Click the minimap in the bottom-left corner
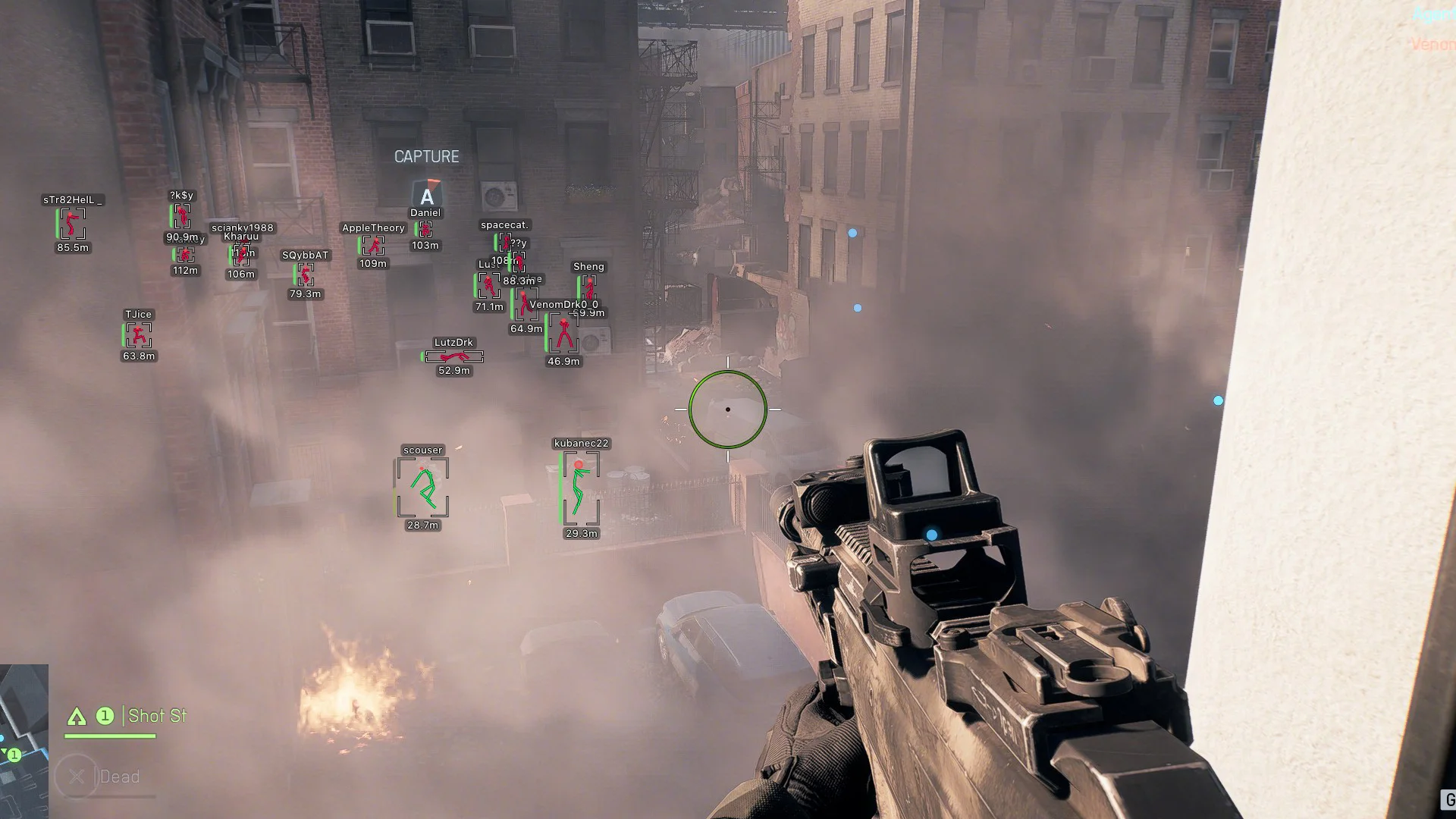The width and height of the screenshot is (1456, 819). pos(24,740)
